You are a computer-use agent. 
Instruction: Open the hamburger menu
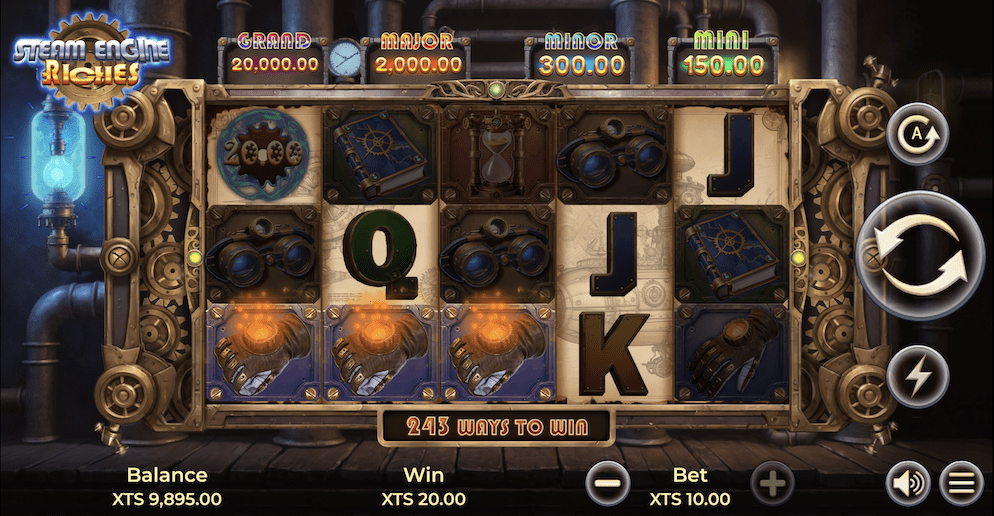[x=962, y=484]
